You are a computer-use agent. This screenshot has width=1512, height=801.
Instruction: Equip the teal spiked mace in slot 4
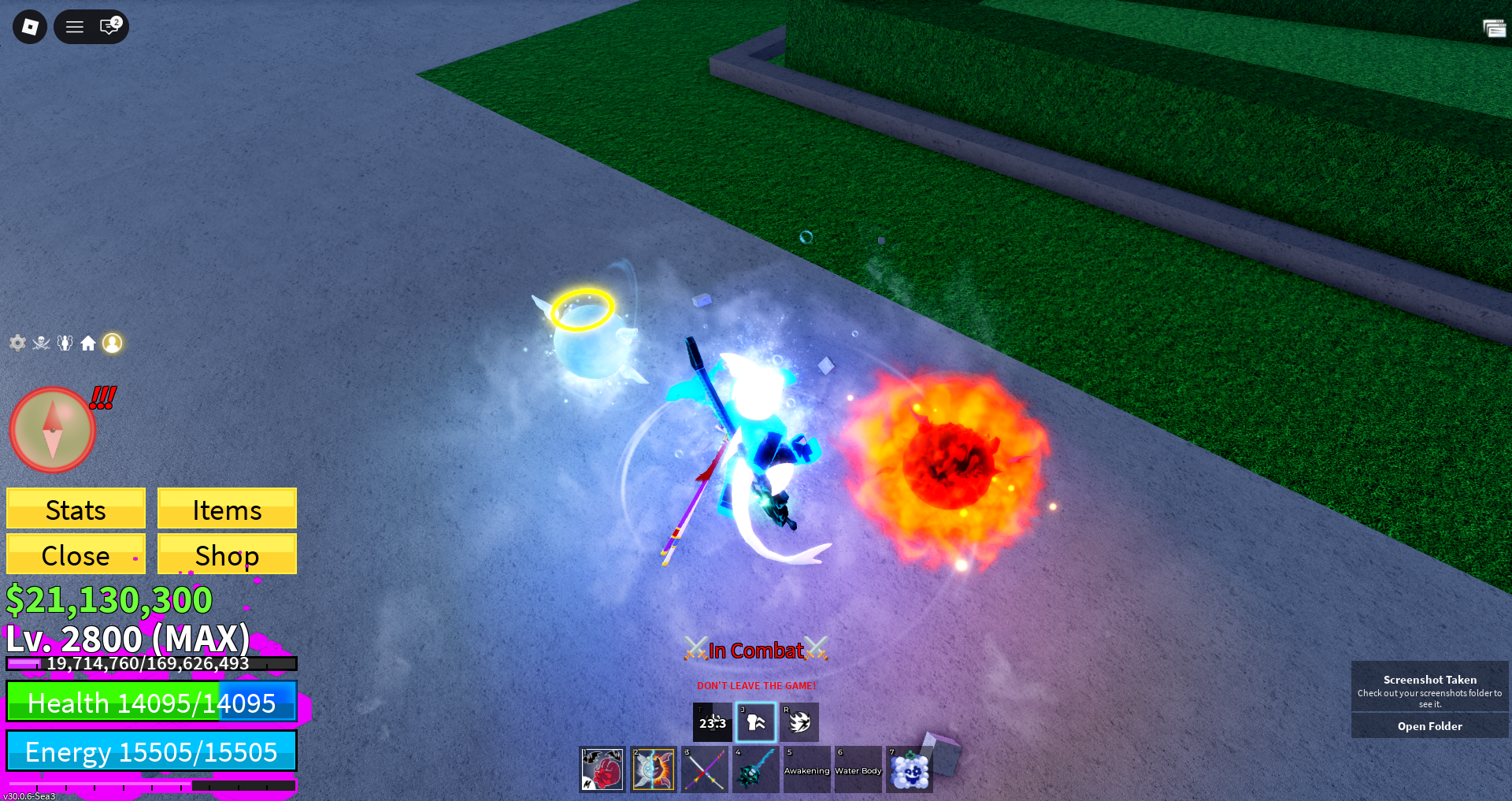[x=756, y=769]
